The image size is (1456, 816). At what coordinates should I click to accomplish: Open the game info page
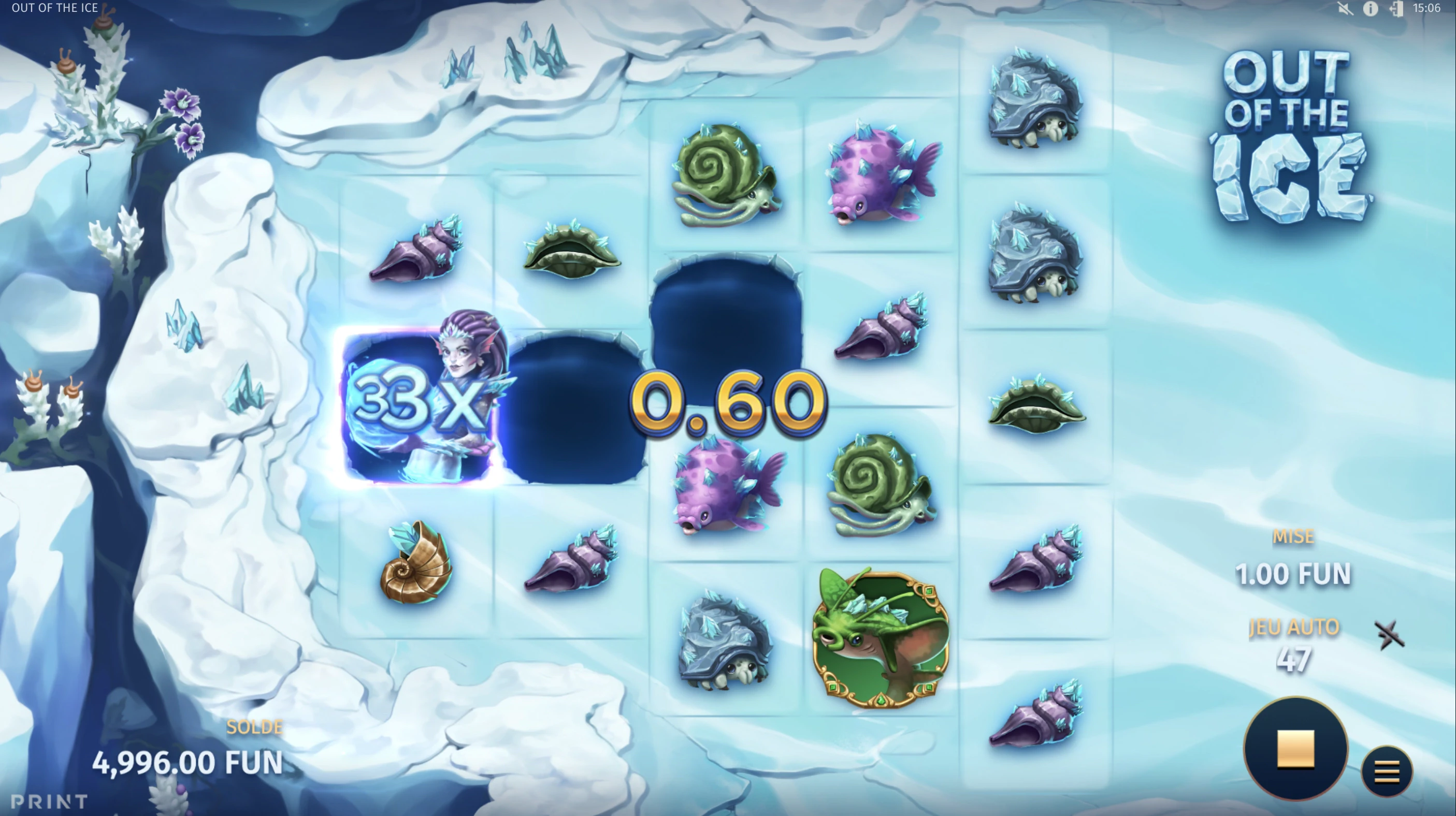[1370, 8]
